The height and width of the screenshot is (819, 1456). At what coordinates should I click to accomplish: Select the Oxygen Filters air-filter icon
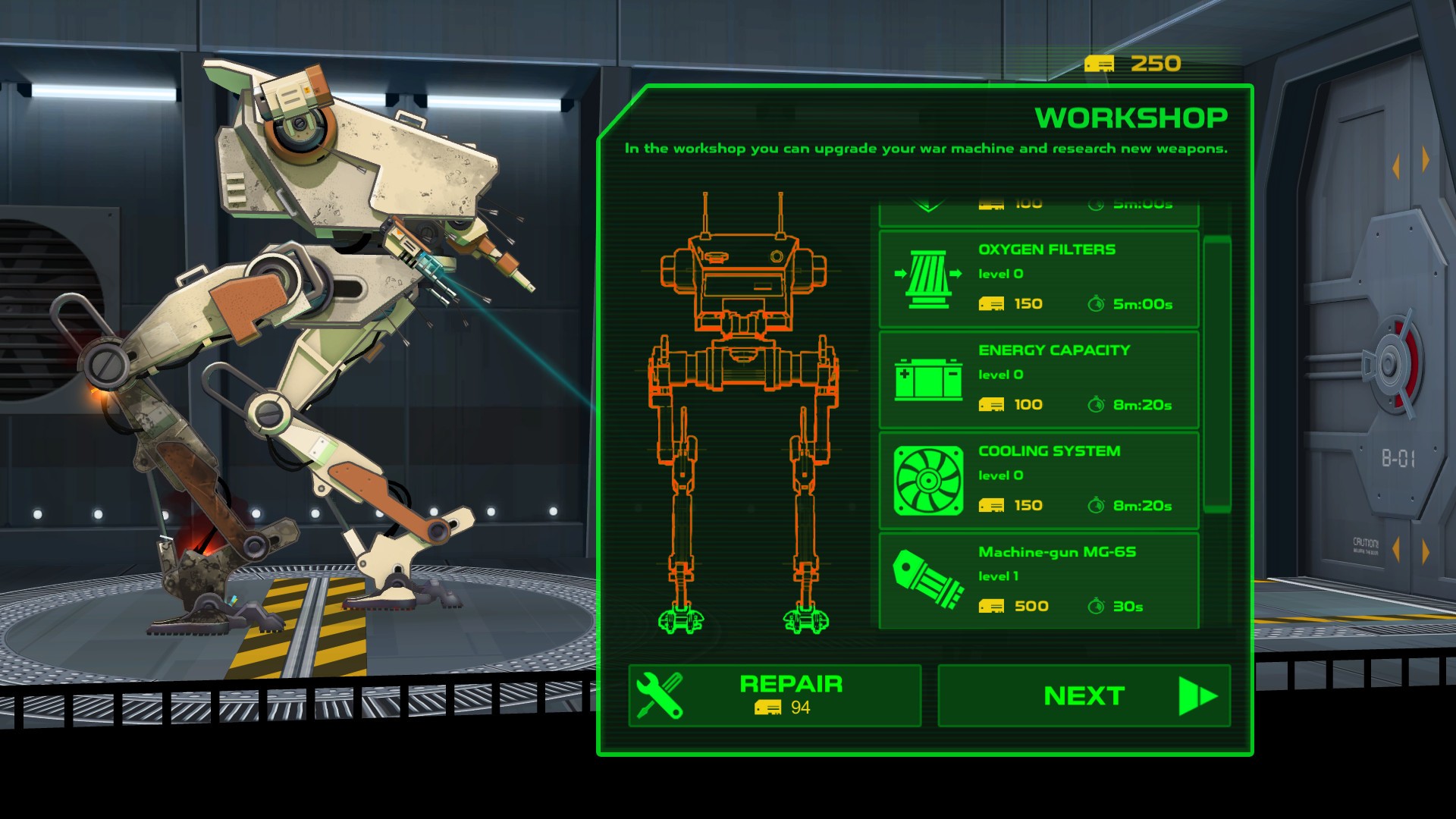coord(929,279)
